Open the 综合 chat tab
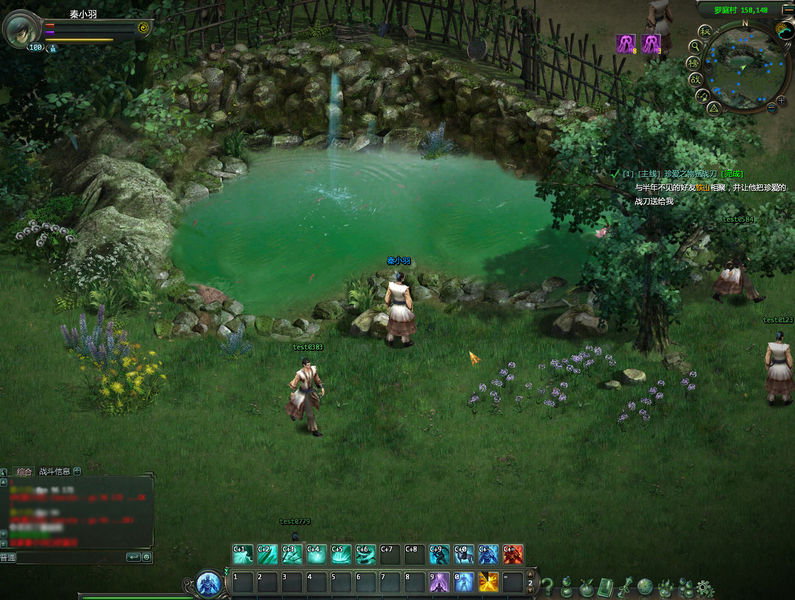 [x=24, y=470]
